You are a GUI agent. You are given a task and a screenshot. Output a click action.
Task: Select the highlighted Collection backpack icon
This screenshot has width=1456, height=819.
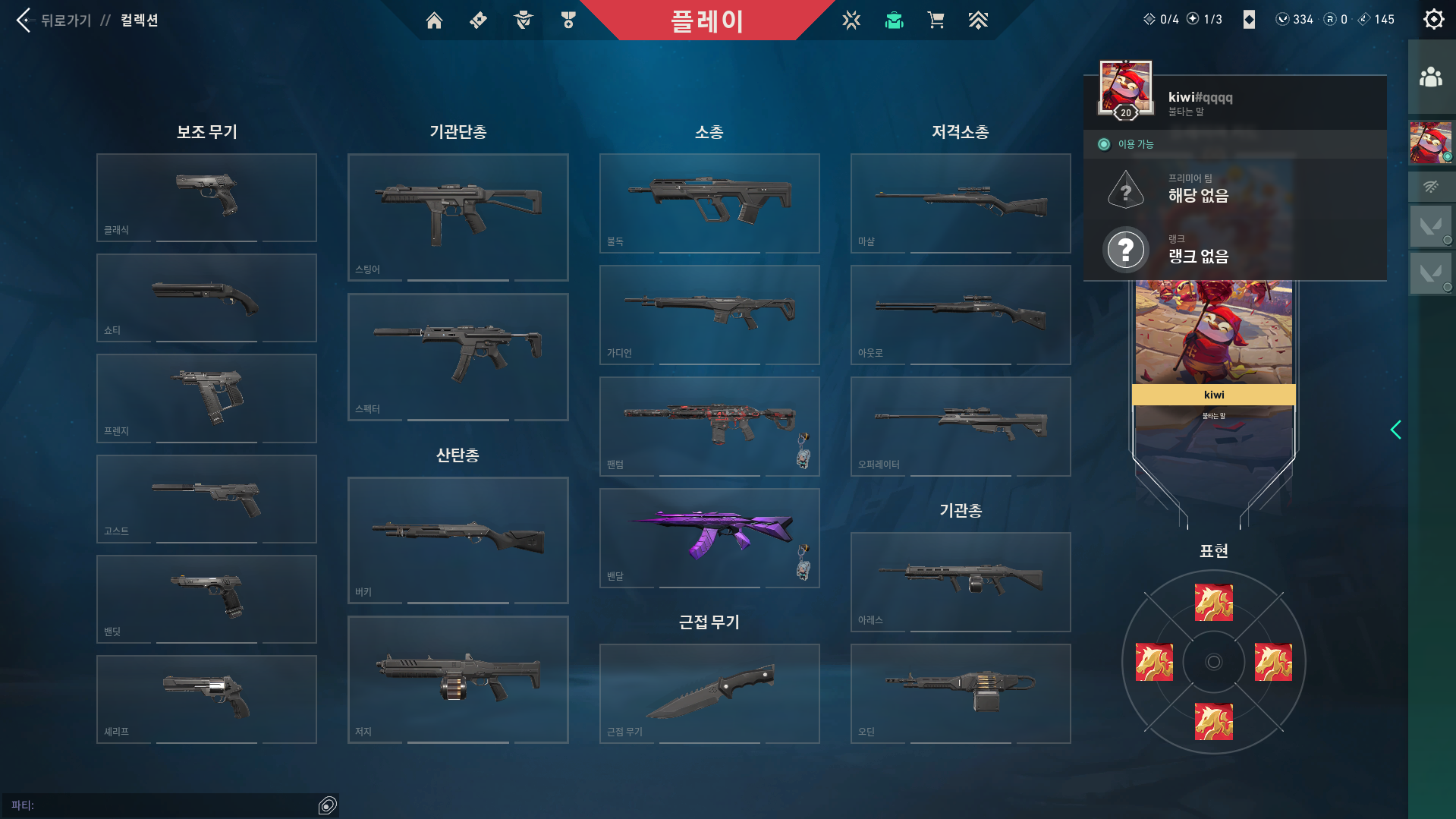coord(894,20)
